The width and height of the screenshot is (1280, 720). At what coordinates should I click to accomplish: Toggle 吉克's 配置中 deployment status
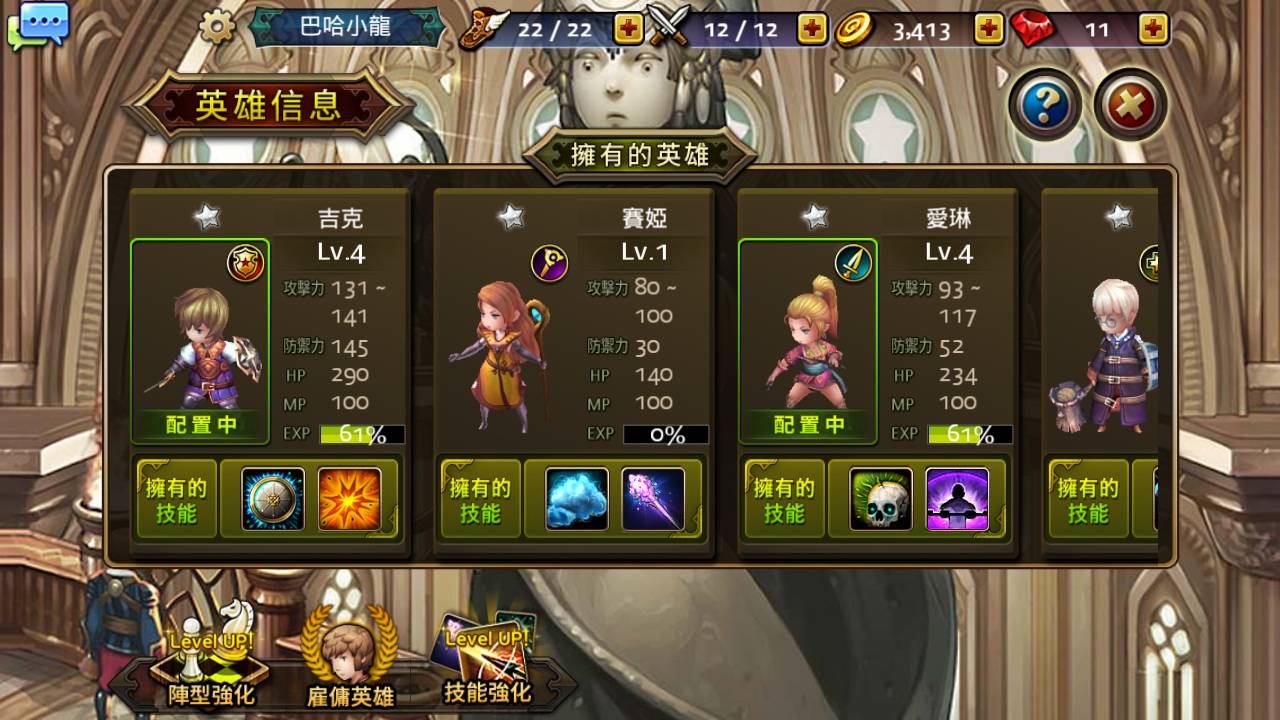(x=199, y=424)
